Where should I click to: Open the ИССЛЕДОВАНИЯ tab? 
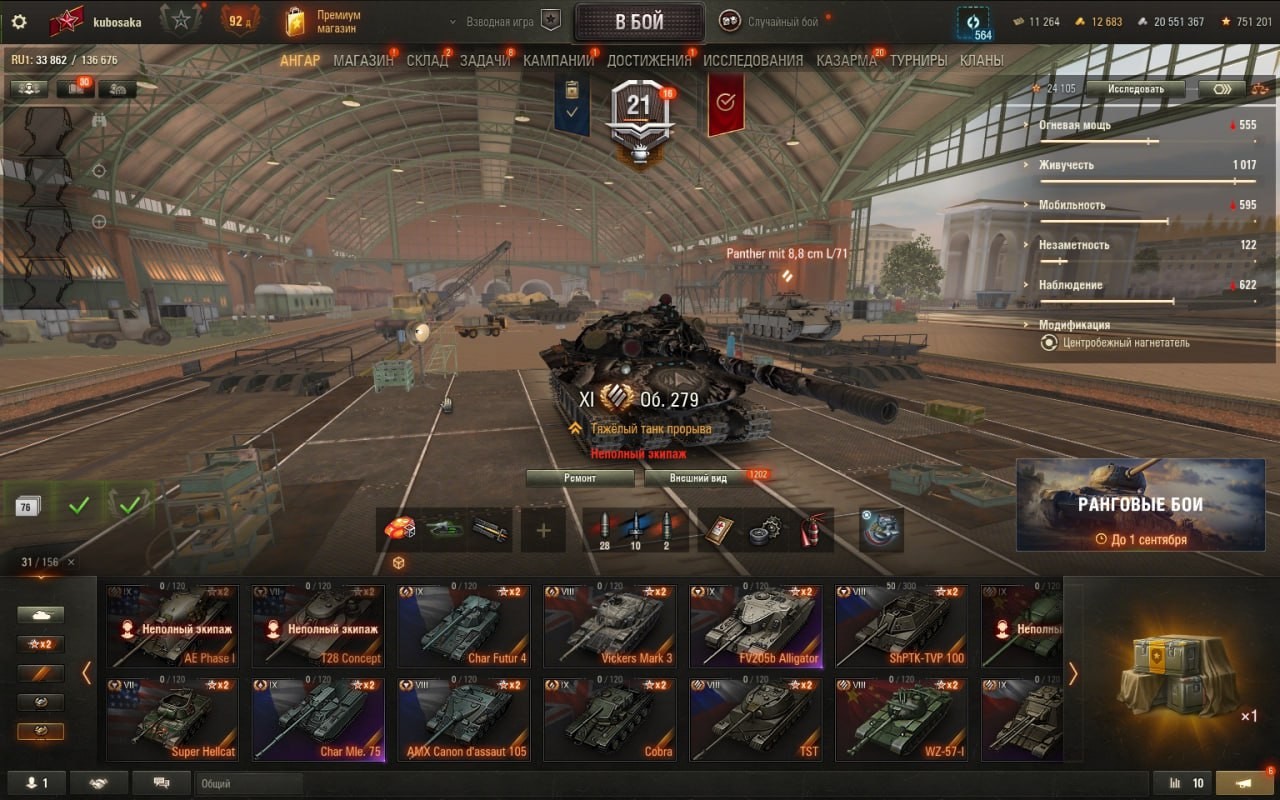point(752,60)
